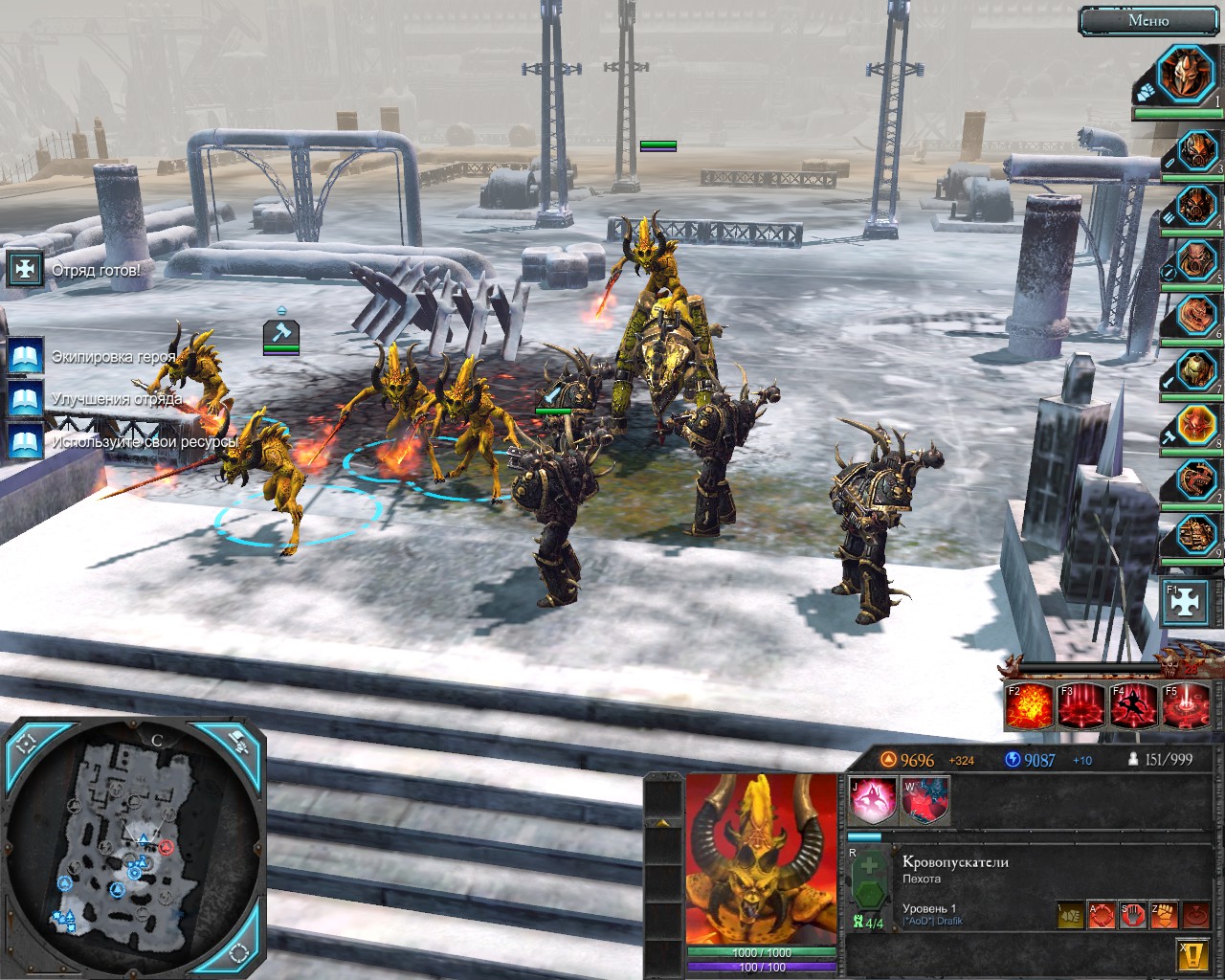Click the F1 iron cross button
Screen dimensions: 1225x980
(1185, 602)
